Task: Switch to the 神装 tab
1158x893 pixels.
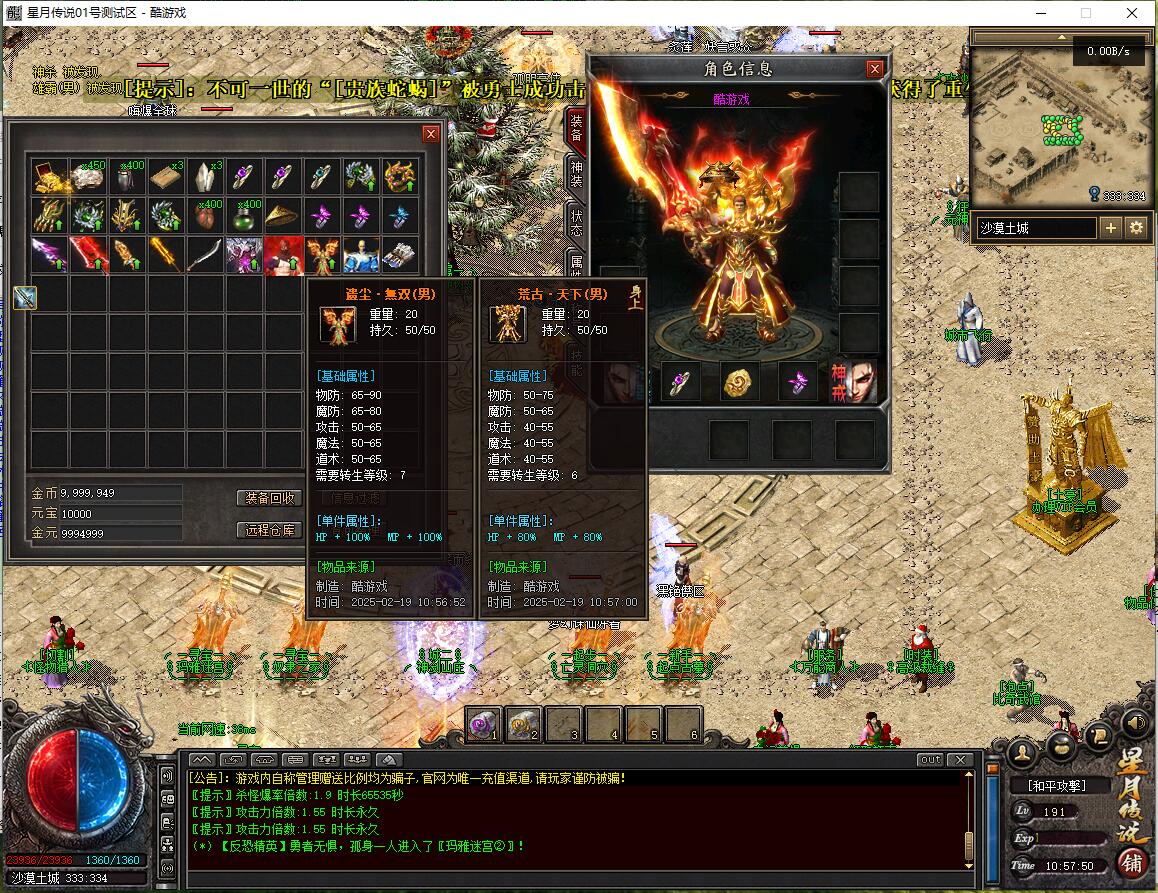Action: 577,176
